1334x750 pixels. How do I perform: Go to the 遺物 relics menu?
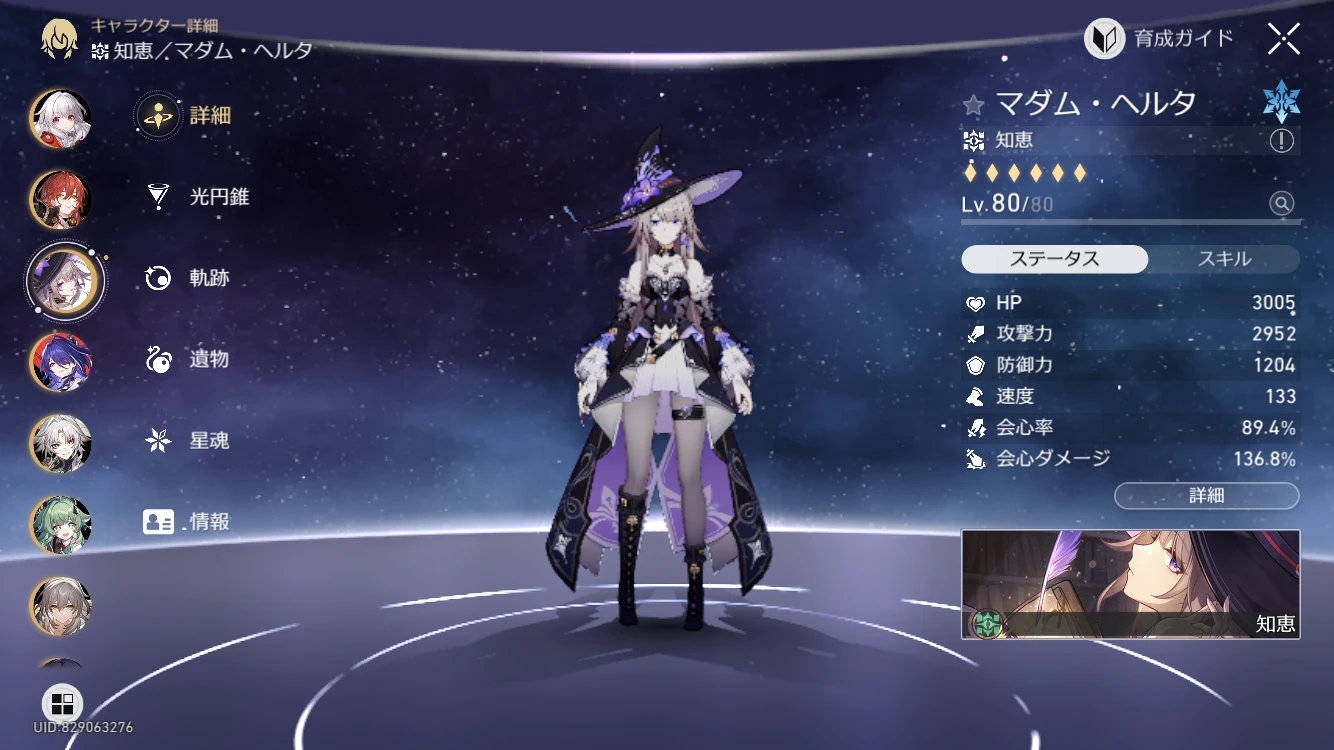point(186,359)
